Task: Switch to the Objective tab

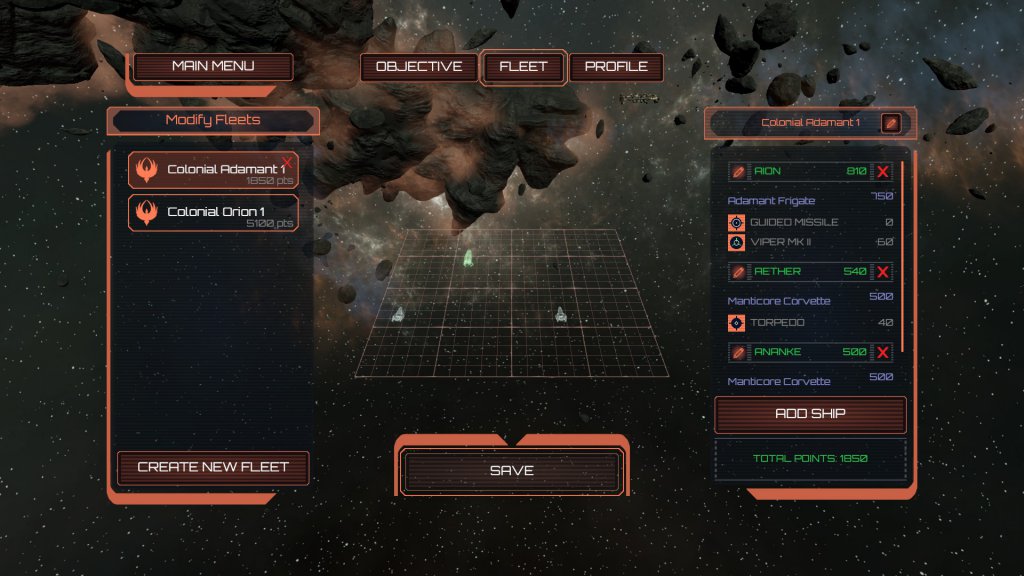Action: click(419, 67)
